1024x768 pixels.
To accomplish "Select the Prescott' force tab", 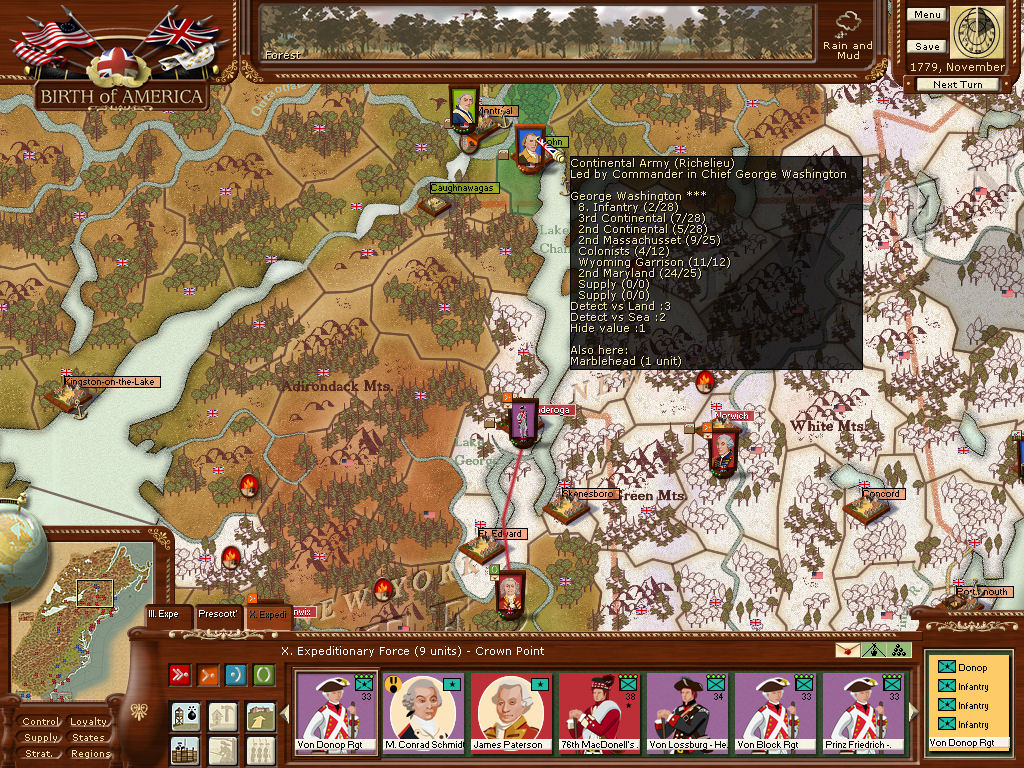I will (x=217, y=614).
